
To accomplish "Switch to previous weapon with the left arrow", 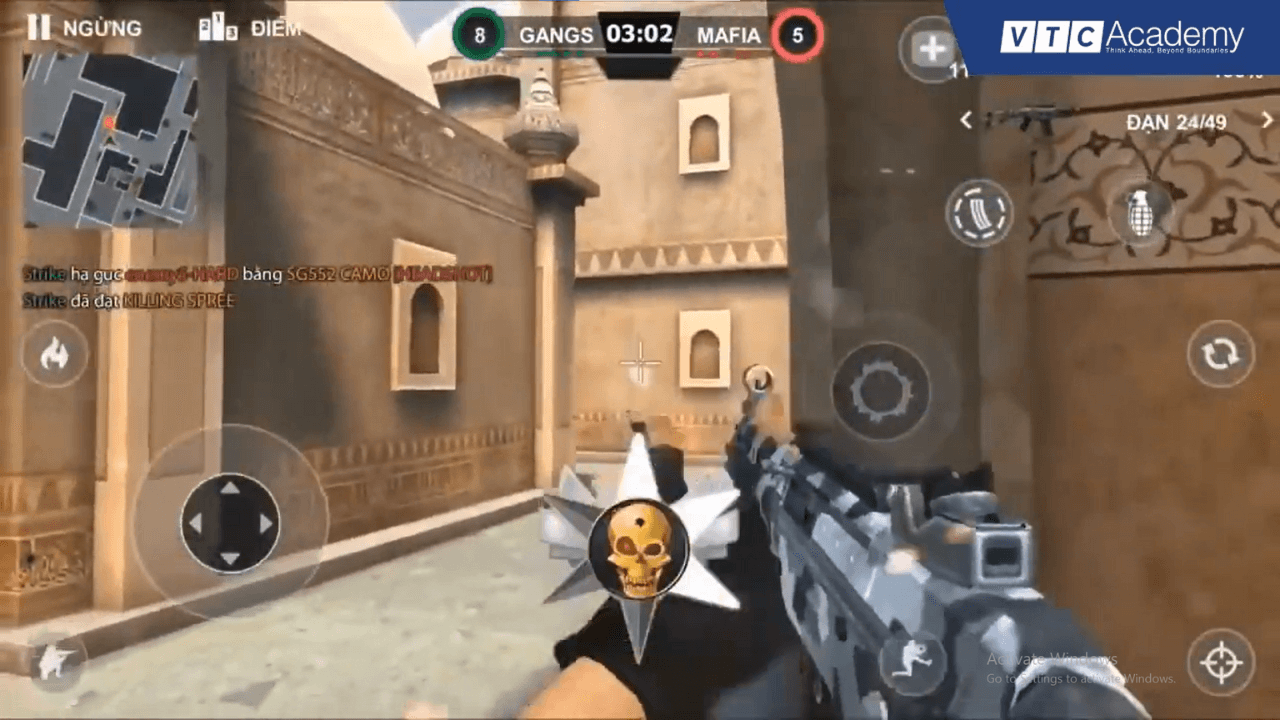I will (966, 120).
